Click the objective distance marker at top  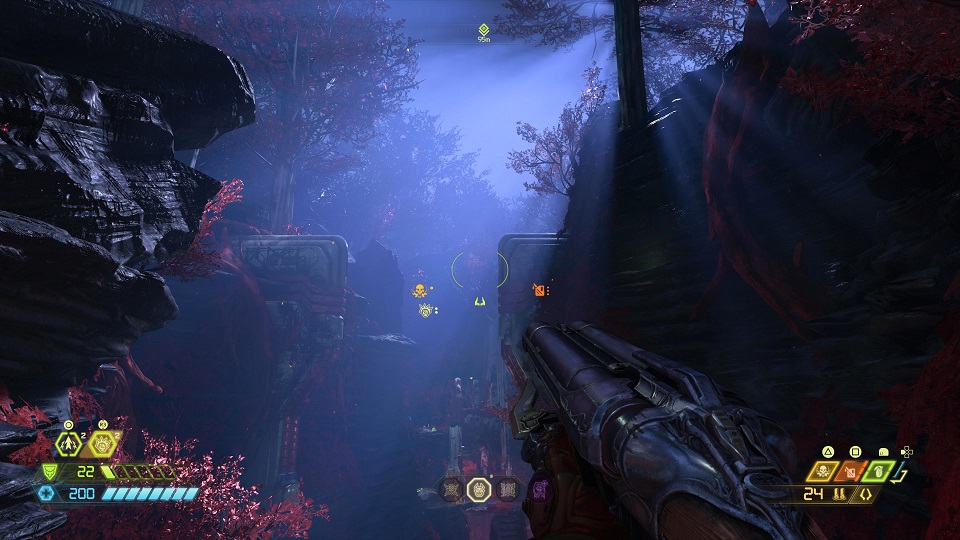(x=484, y=32)
